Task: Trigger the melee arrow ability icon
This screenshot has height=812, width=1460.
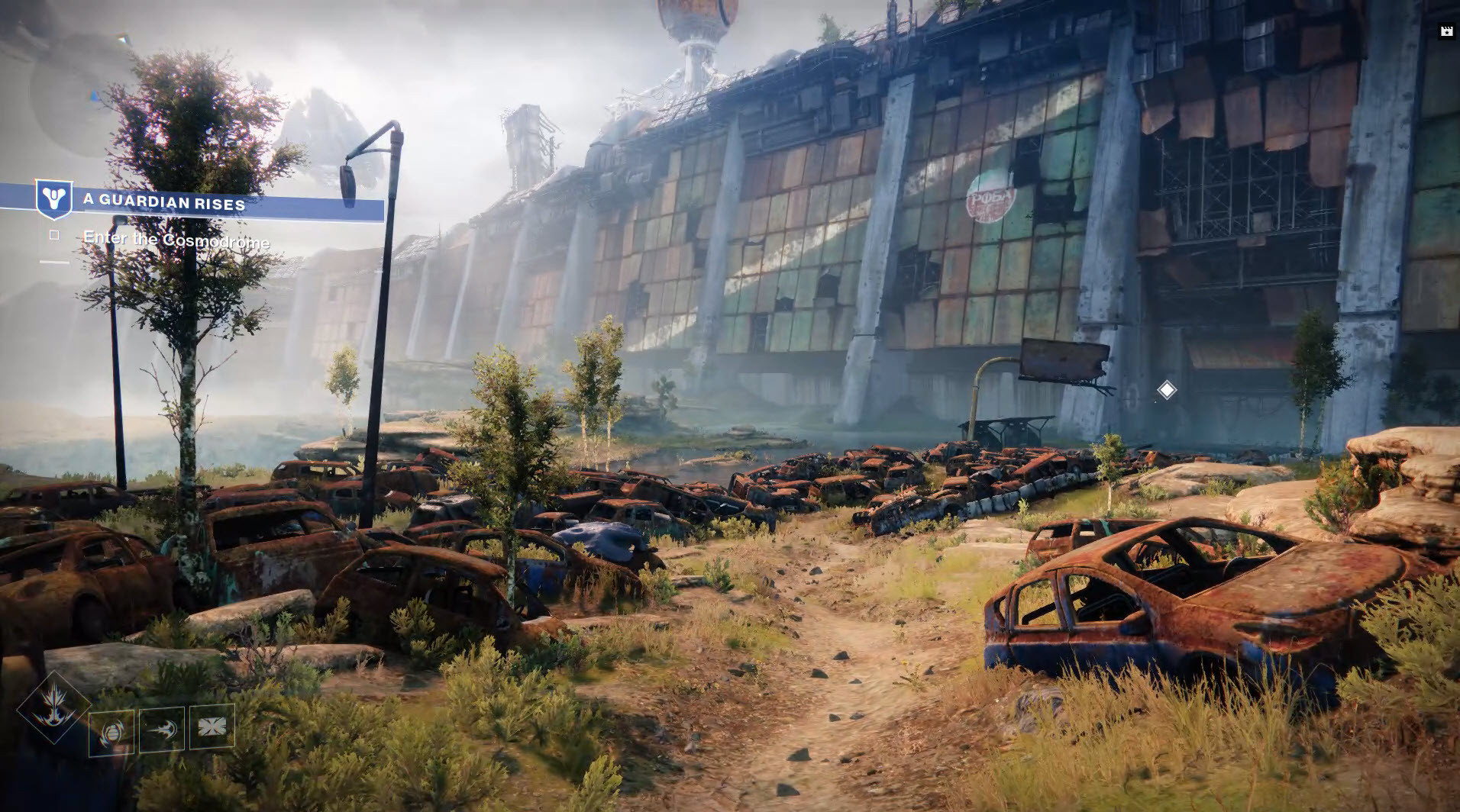Action: click(x=162, y=730)
